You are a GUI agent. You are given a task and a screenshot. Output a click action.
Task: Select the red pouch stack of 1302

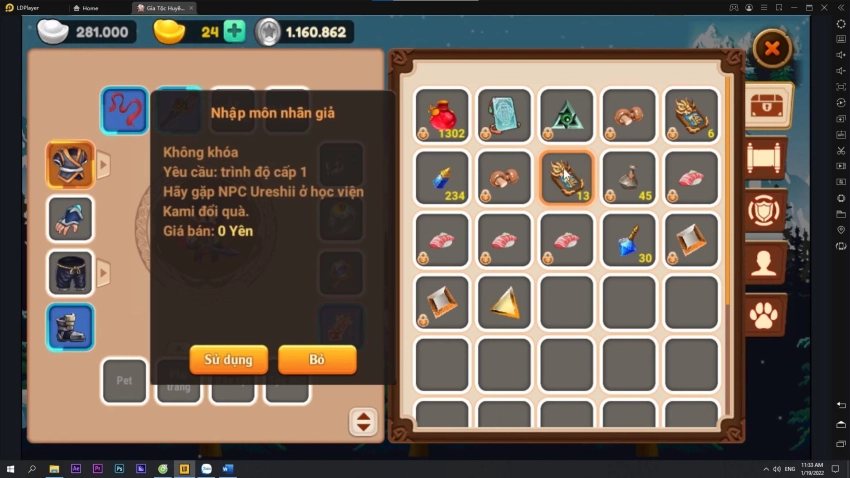pyautogui.click(x=441, y=115)
